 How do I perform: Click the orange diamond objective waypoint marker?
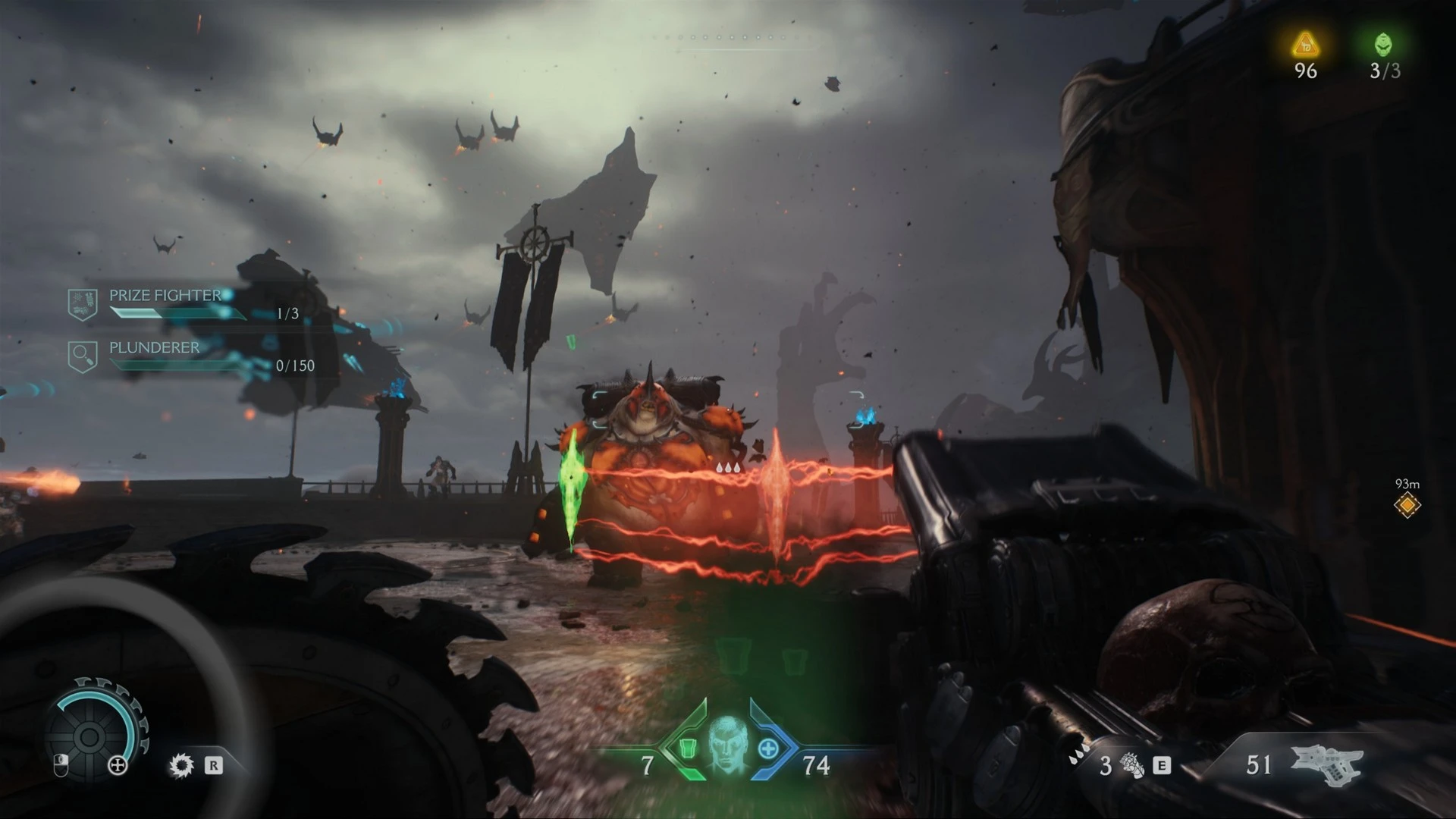coord(1407,505)
